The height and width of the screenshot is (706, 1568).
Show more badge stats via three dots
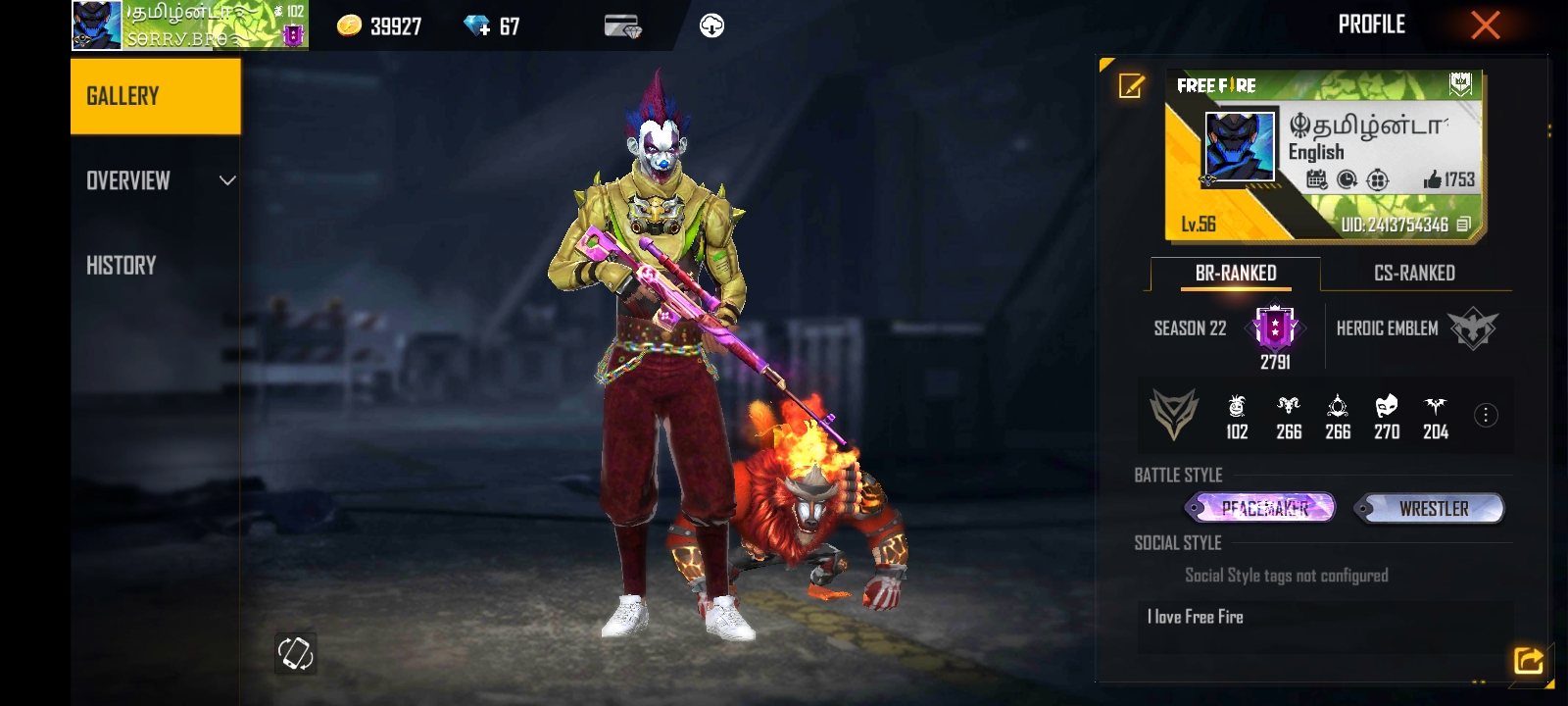[x=1486, y=416]
